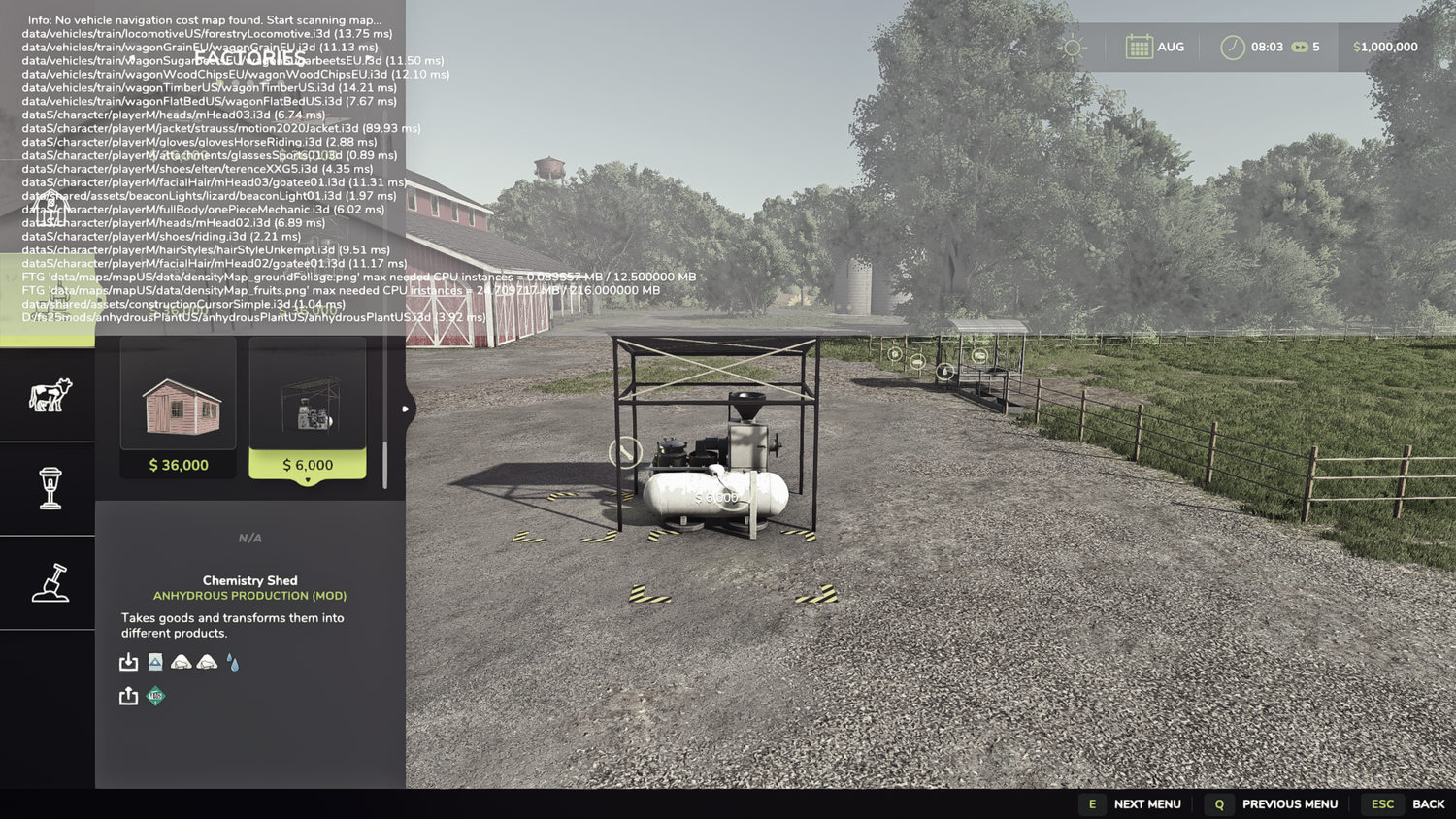Open the FACTORIES menu heading
1456x819 pixels.
point(248,58)
